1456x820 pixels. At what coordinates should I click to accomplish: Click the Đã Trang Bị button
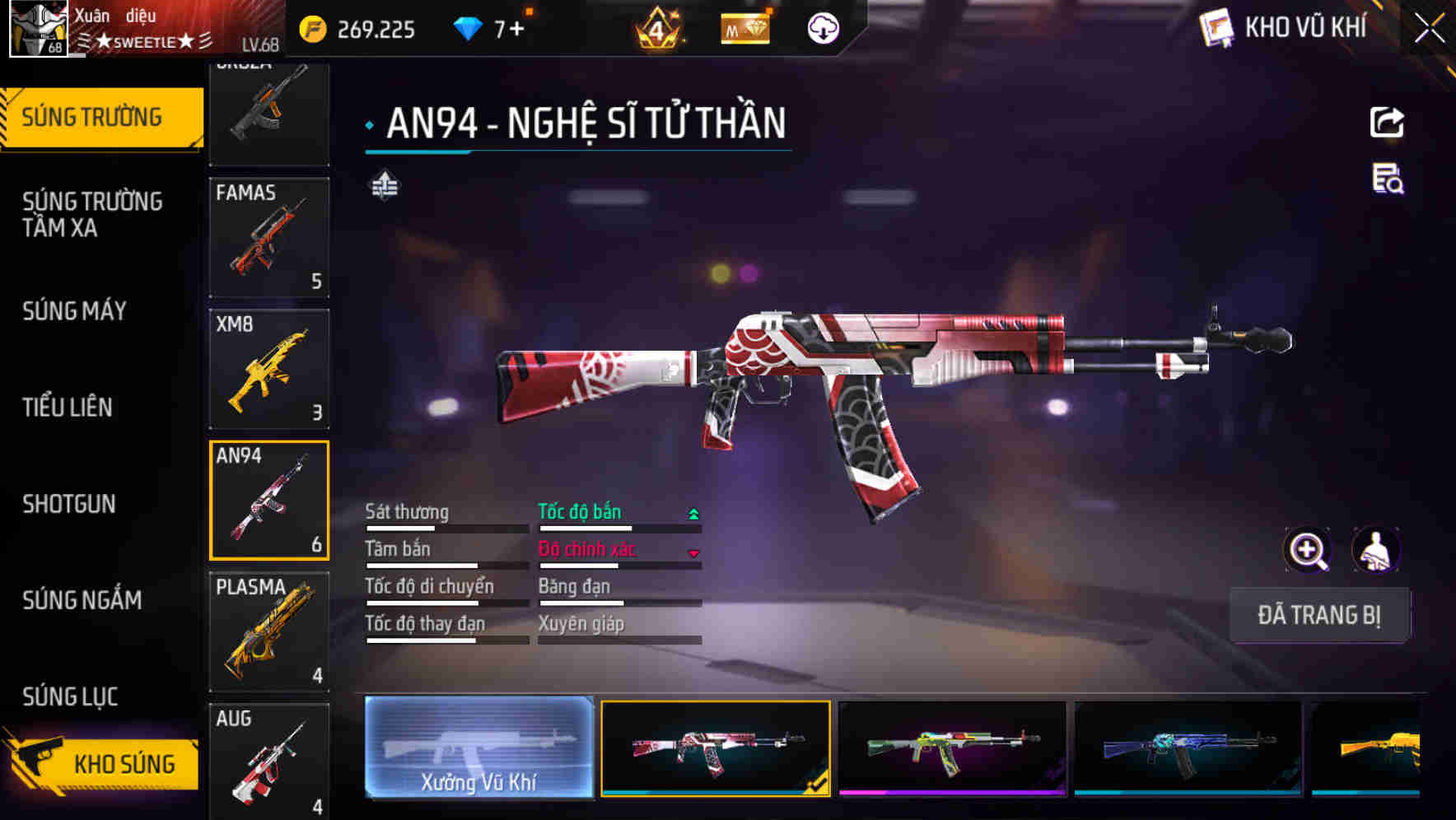[1319, 615]
